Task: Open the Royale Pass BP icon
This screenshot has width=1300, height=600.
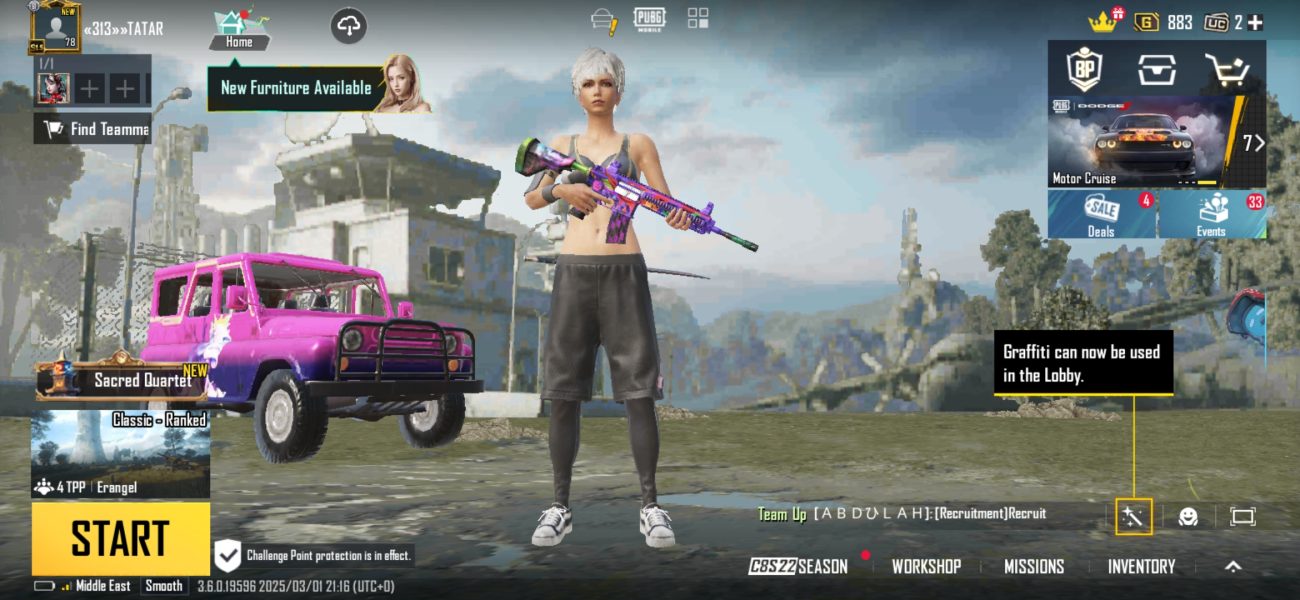Action: pyautogui.click(x=1084, y=69)
